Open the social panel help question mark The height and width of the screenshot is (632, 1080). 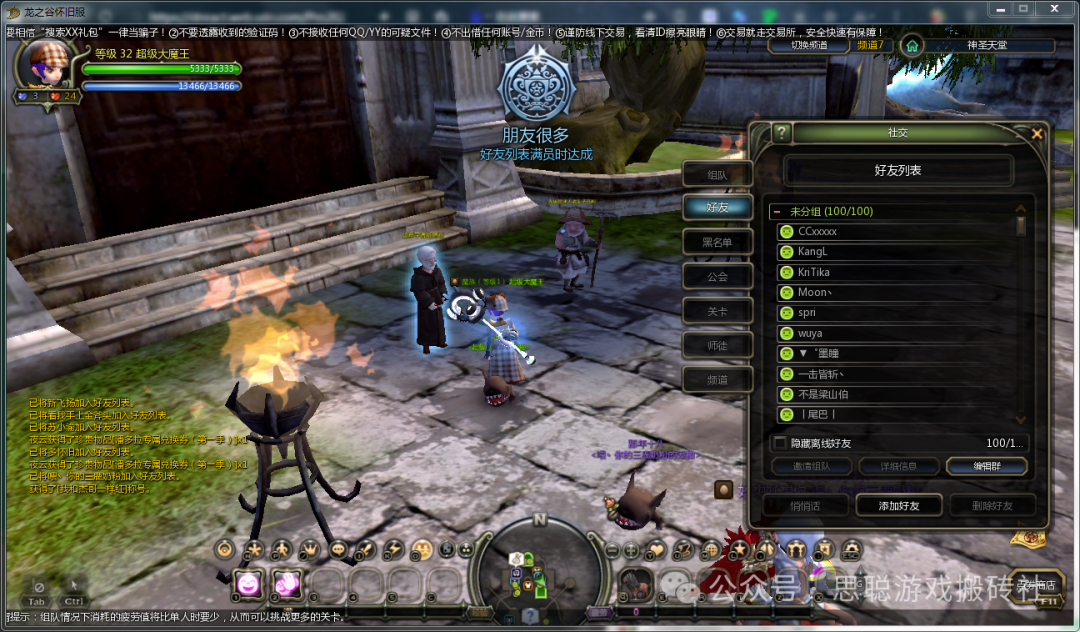click(x=781, y=133)
